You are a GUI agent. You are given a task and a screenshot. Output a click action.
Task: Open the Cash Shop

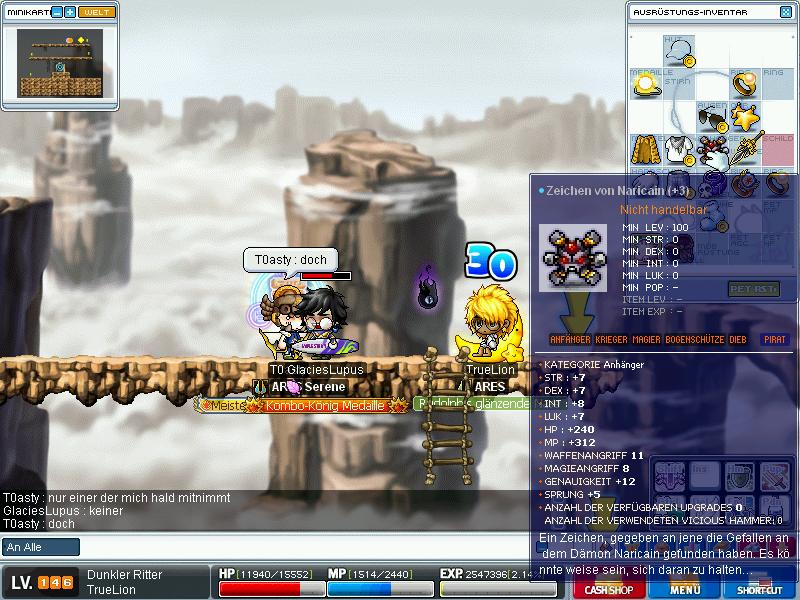pos(608,590)
